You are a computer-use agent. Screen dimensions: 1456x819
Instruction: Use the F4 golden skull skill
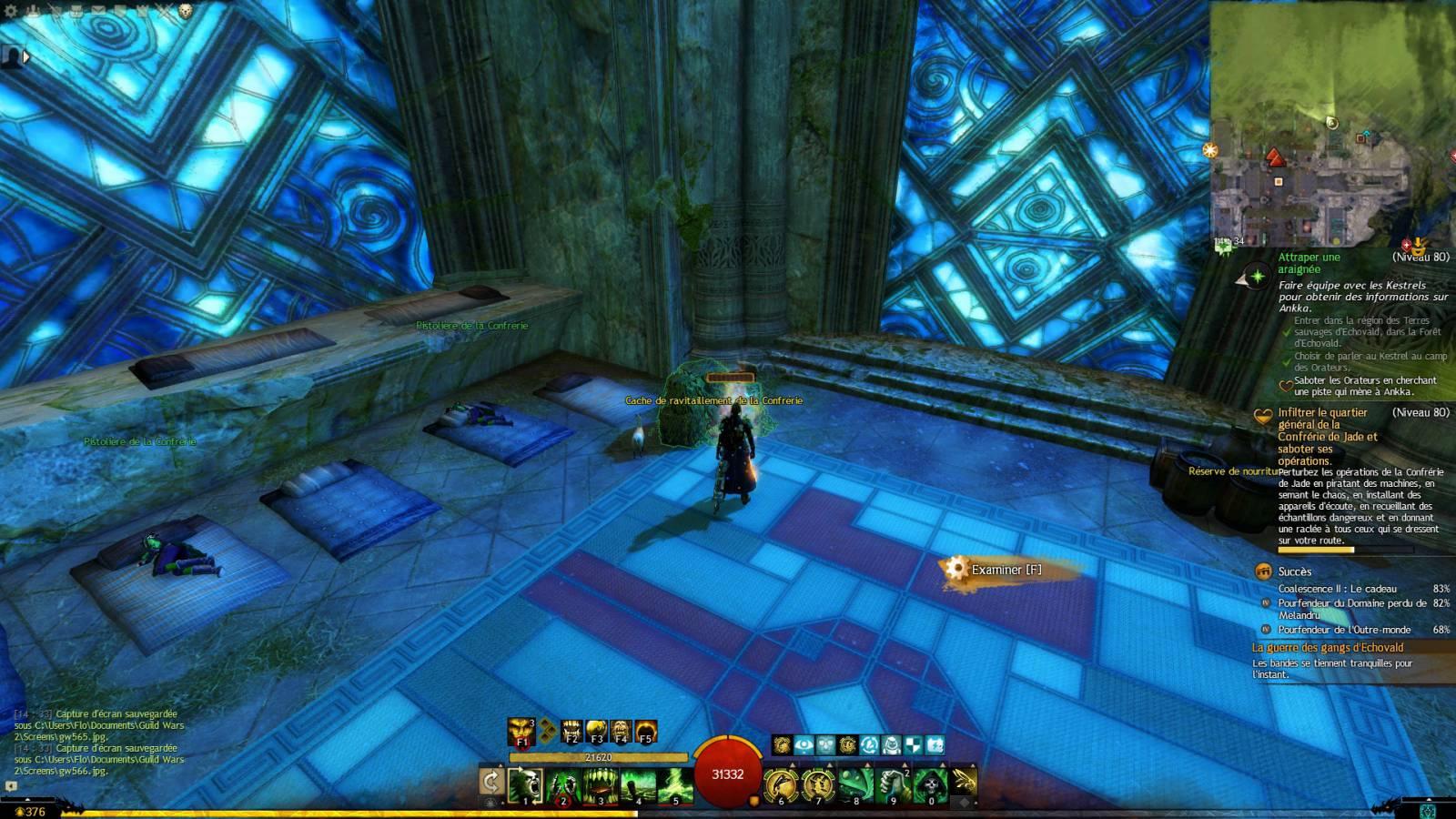tap(621, 730)
